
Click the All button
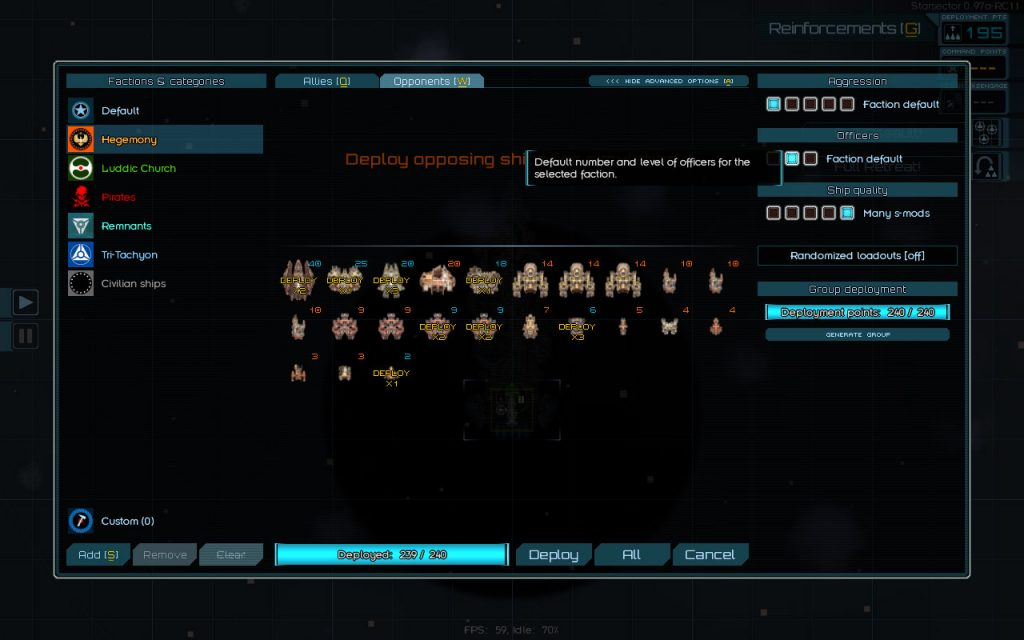[x=631, y=555]
